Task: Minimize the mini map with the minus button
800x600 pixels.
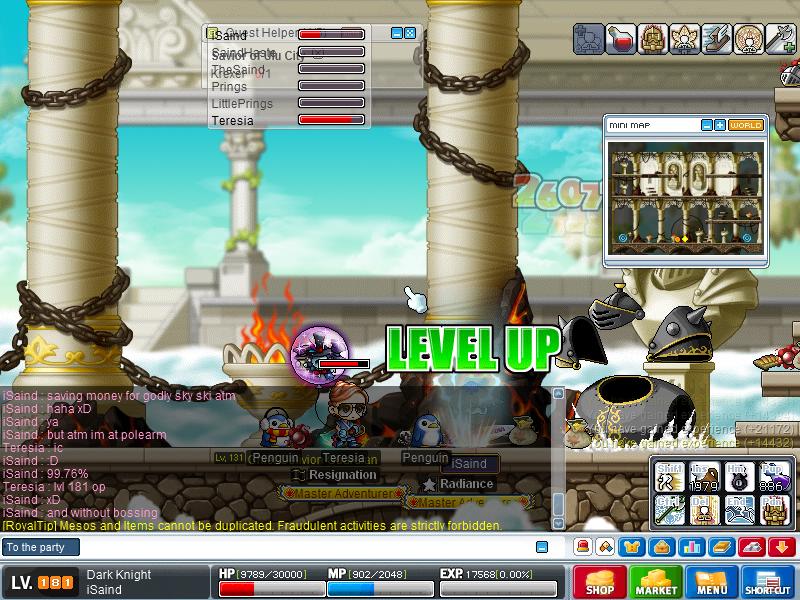Action: (706, 125)
